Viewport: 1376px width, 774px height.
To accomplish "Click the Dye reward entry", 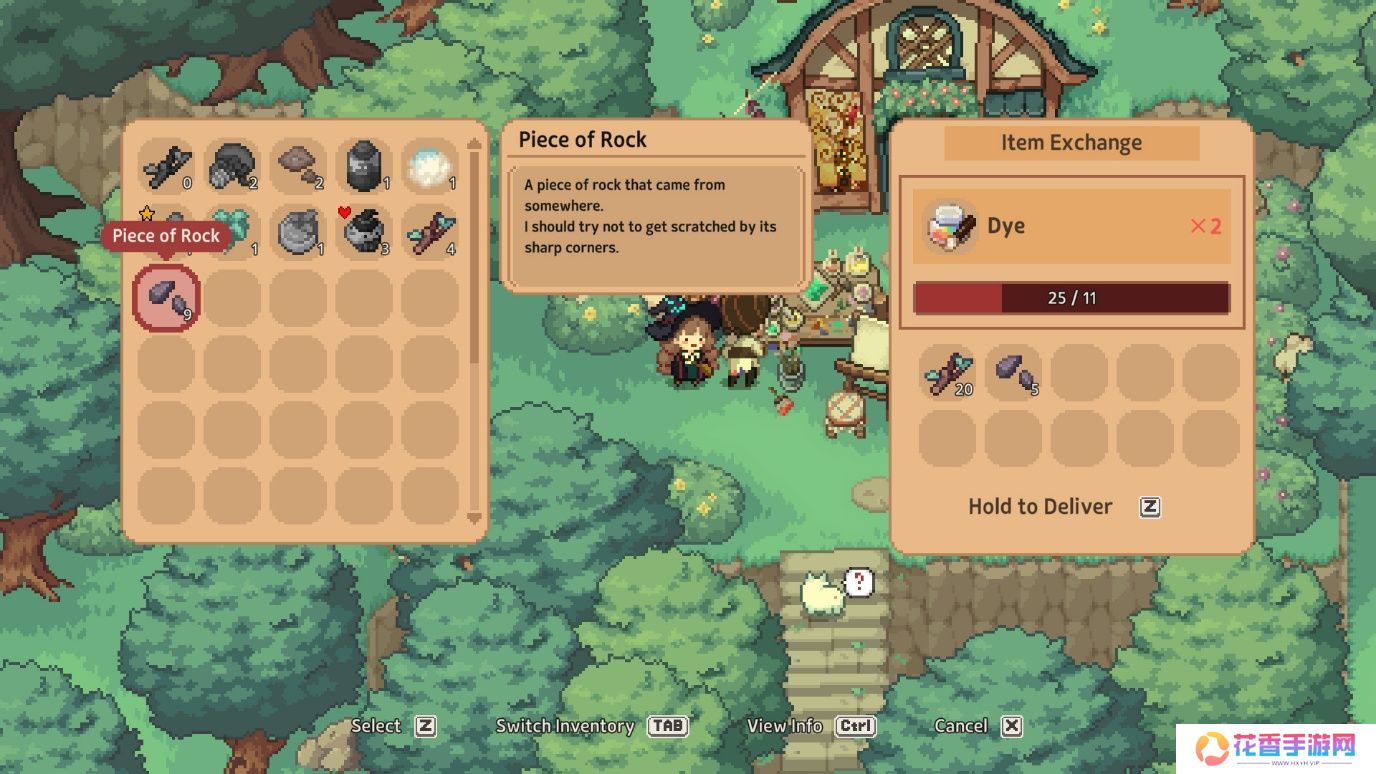I will pyautogui.click(x=1071, y=226).
